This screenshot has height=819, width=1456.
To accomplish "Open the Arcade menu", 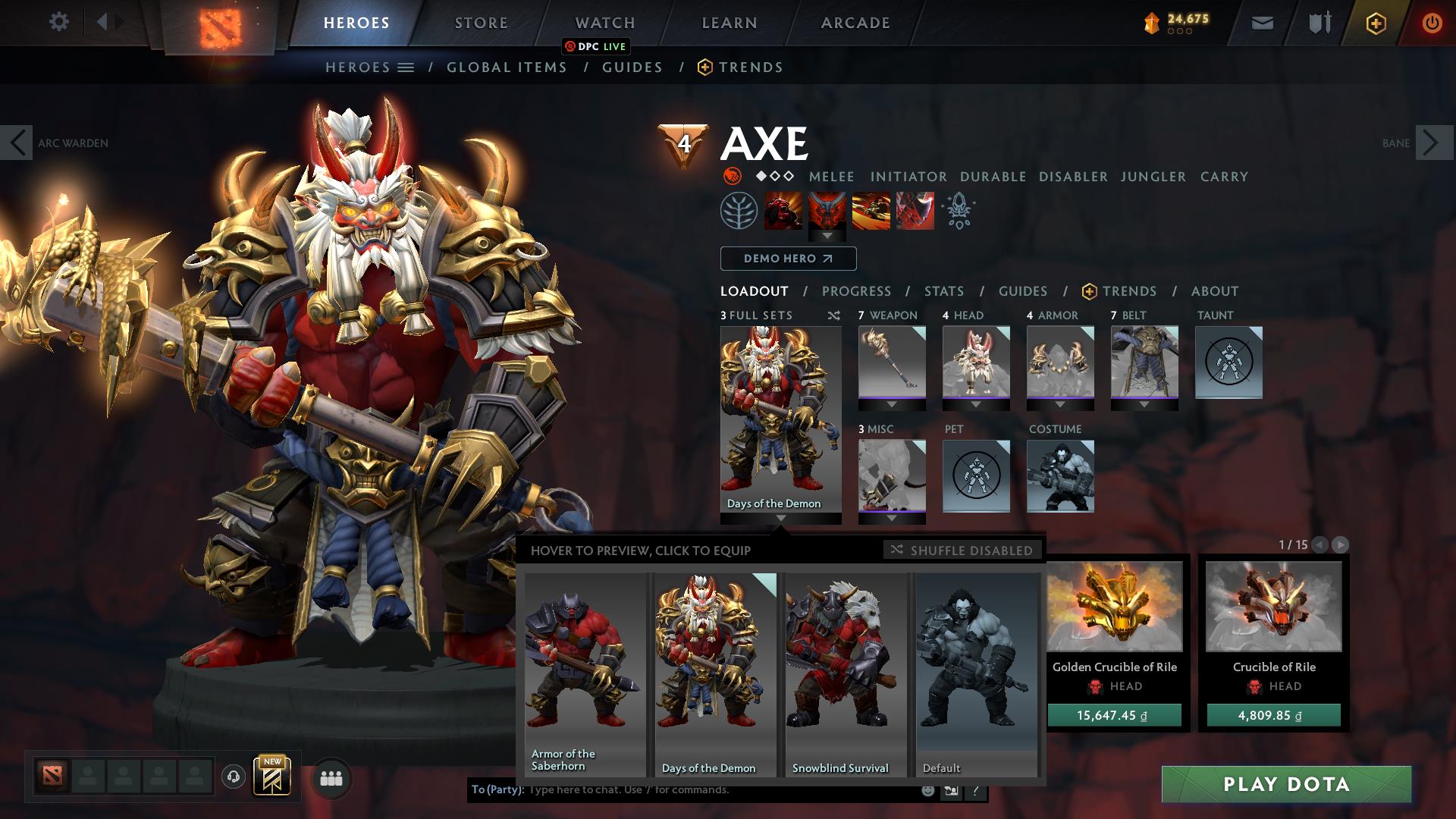I will [x=855, y=23].
